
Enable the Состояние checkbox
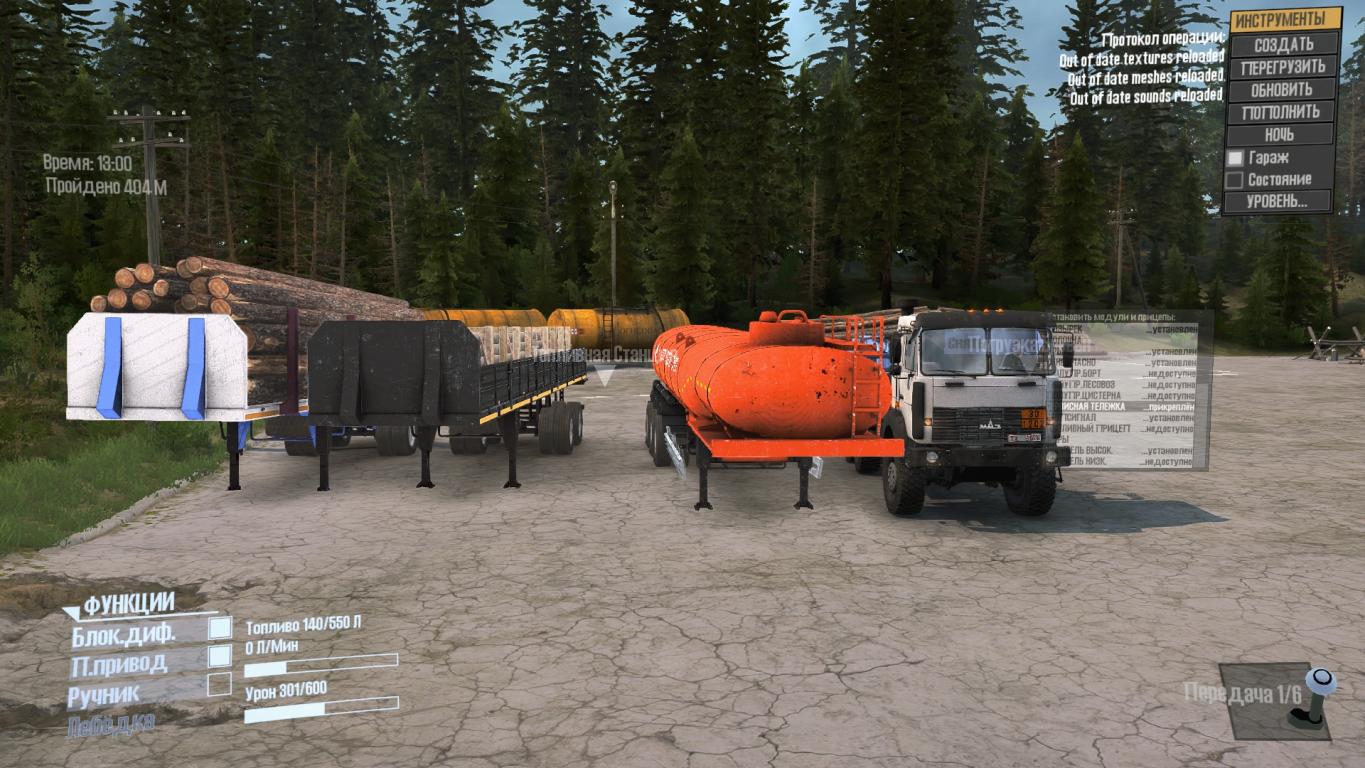pyautogui.click(x=1236, y=180)
